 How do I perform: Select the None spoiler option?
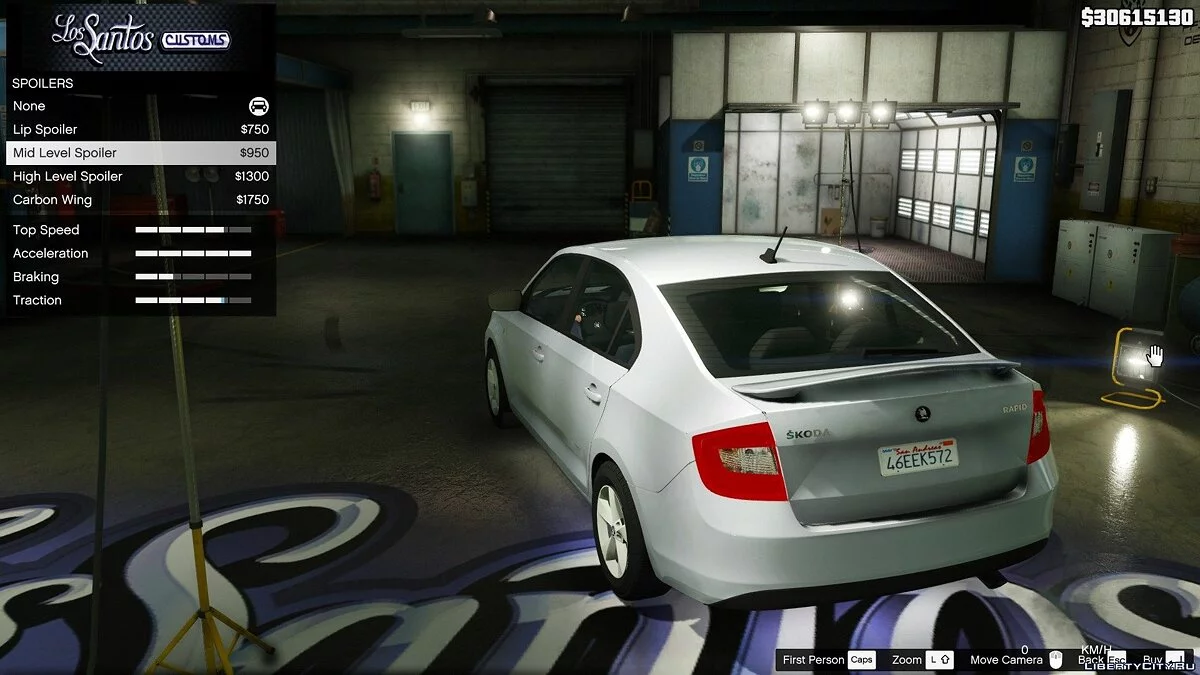pyautogui.click(x=140, y=106)
